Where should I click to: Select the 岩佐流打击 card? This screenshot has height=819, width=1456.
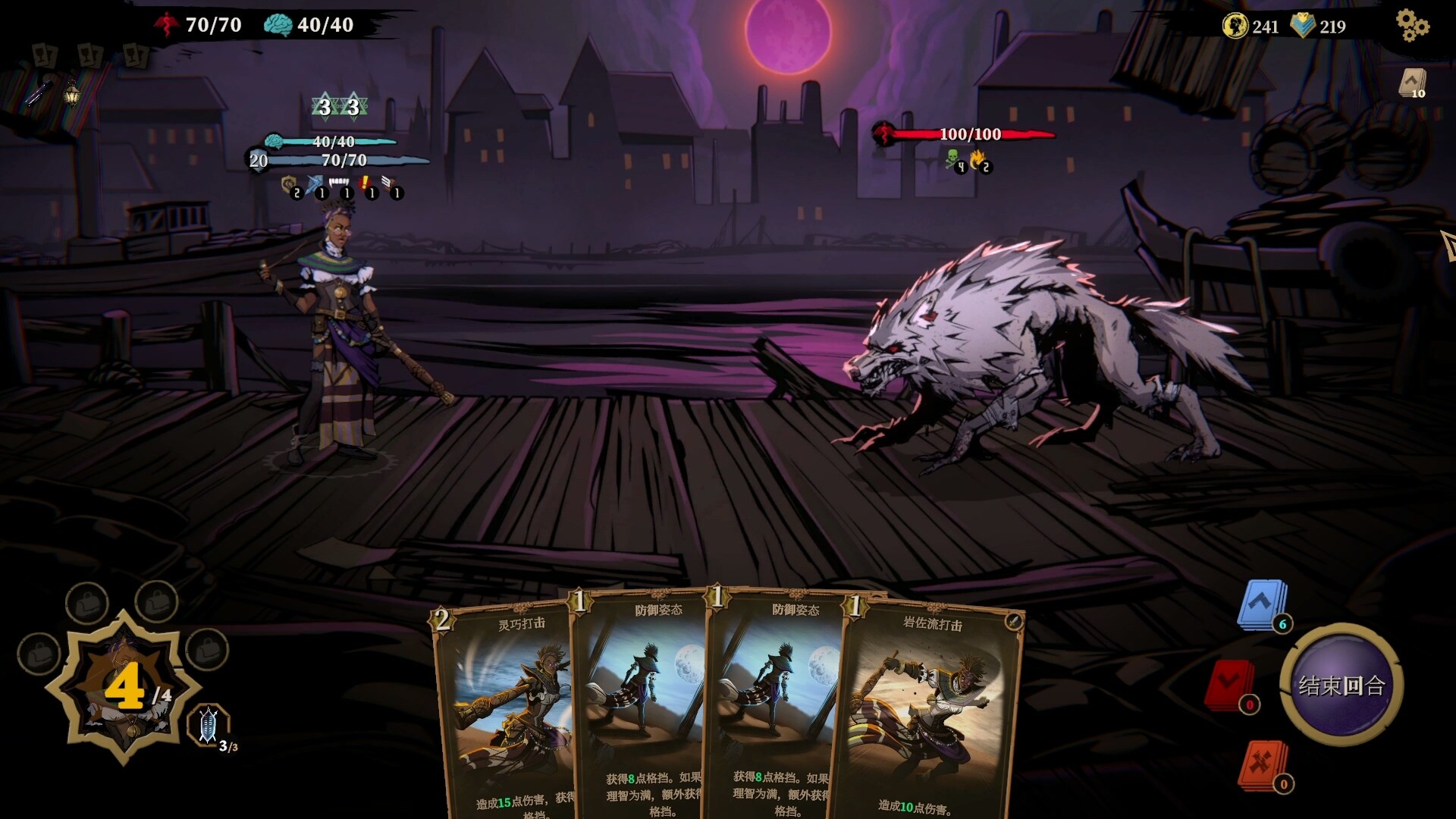pyautogui.click(x=933, y=713)
